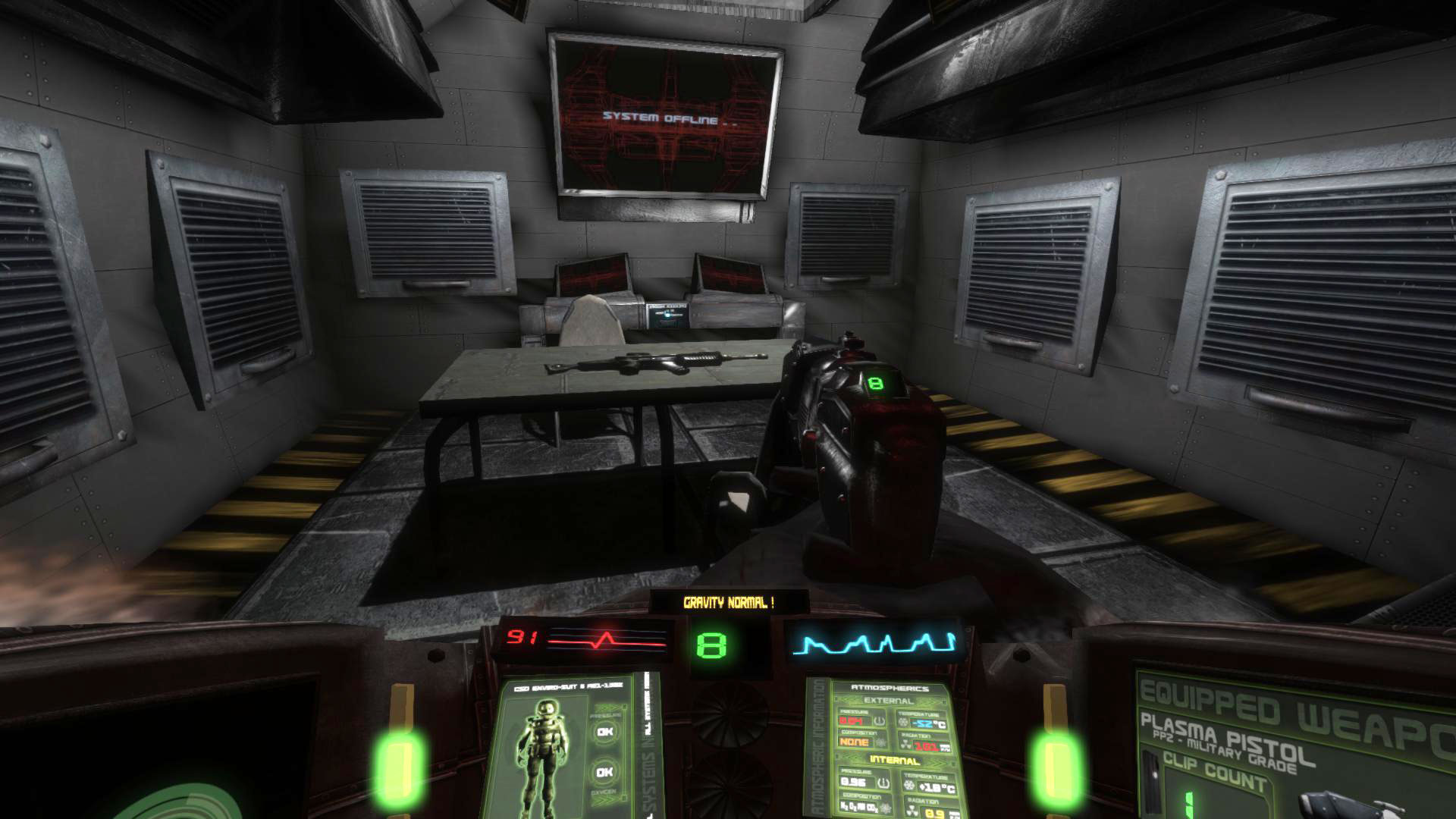Expand the EXTERNAL section of the Atmospherics panel
This screenshot has height=819, width=1456.
tap(889, 700)
